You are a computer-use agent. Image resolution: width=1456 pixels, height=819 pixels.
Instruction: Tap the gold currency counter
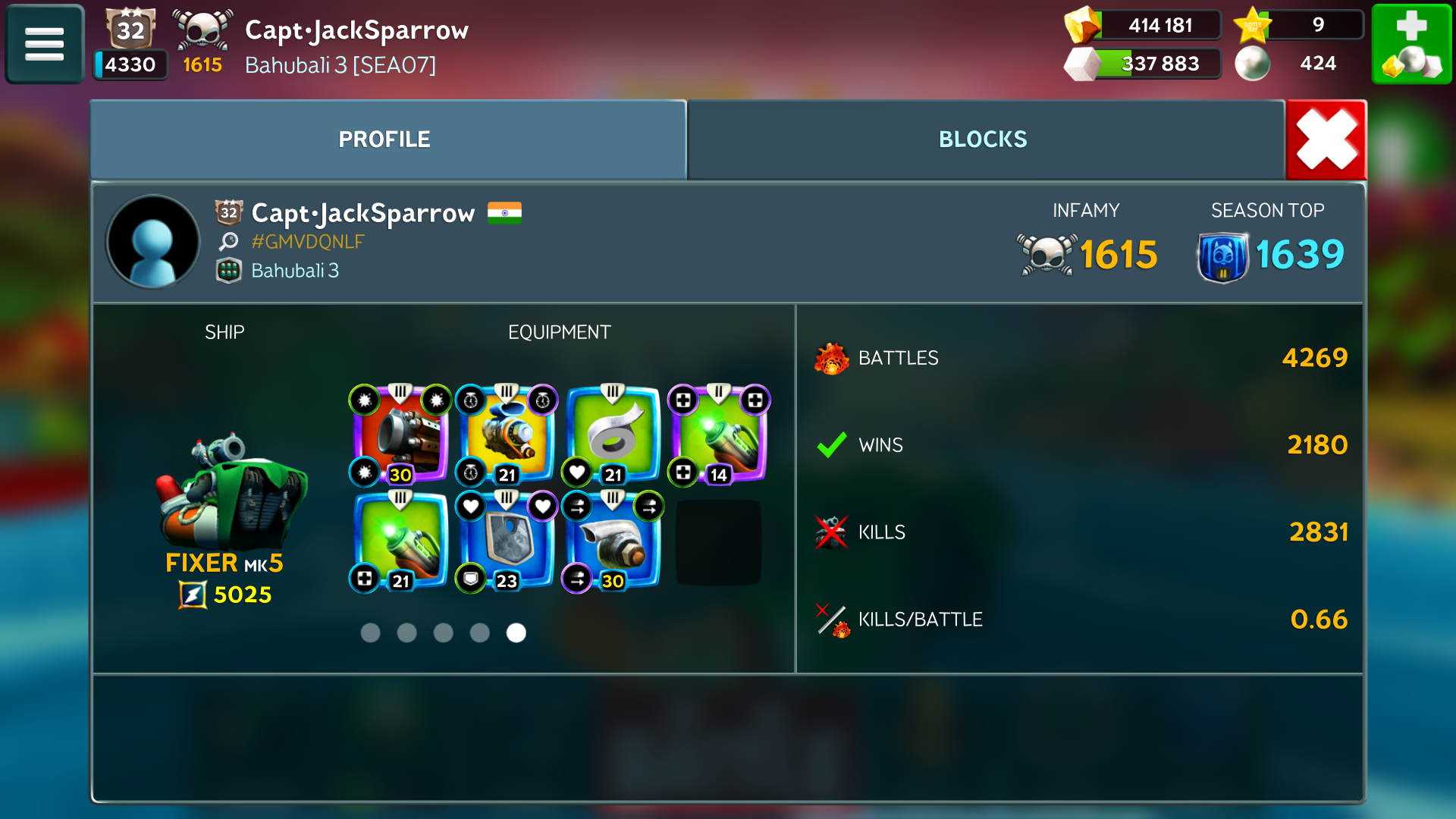[1144, 26]
